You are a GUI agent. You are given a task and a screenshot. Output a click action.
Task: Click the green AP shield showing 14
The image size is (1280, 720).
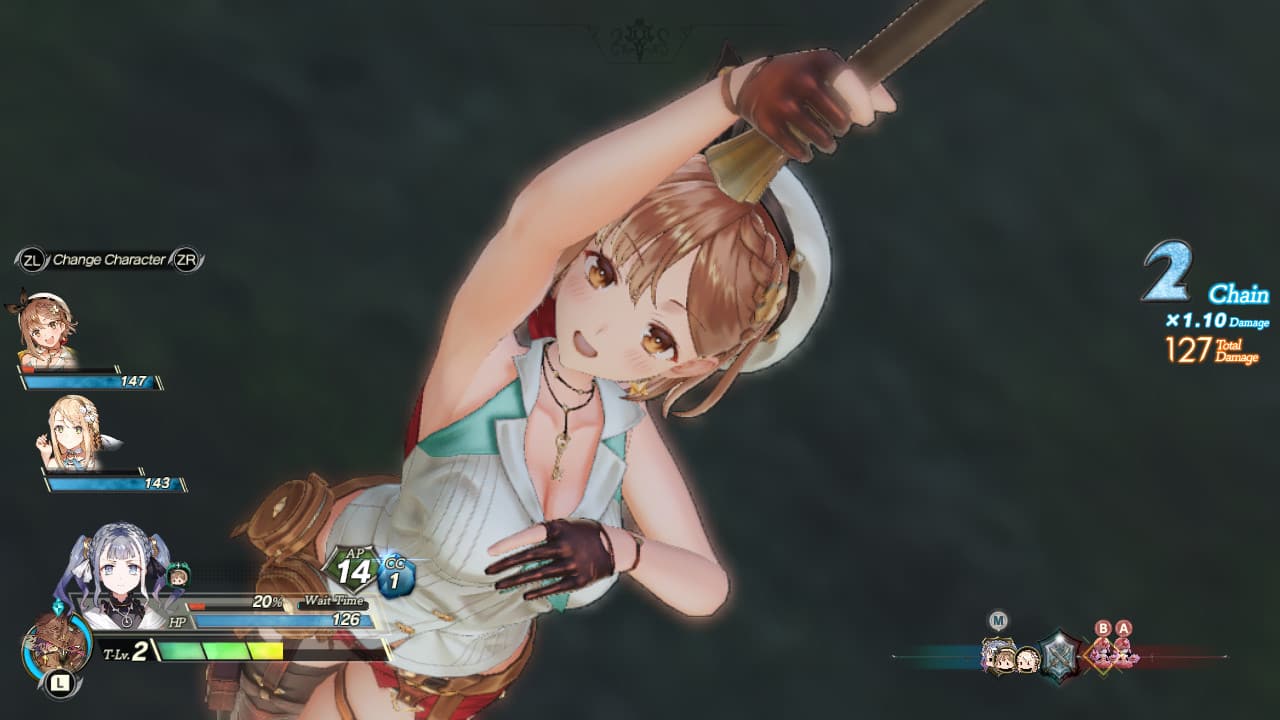354,566
